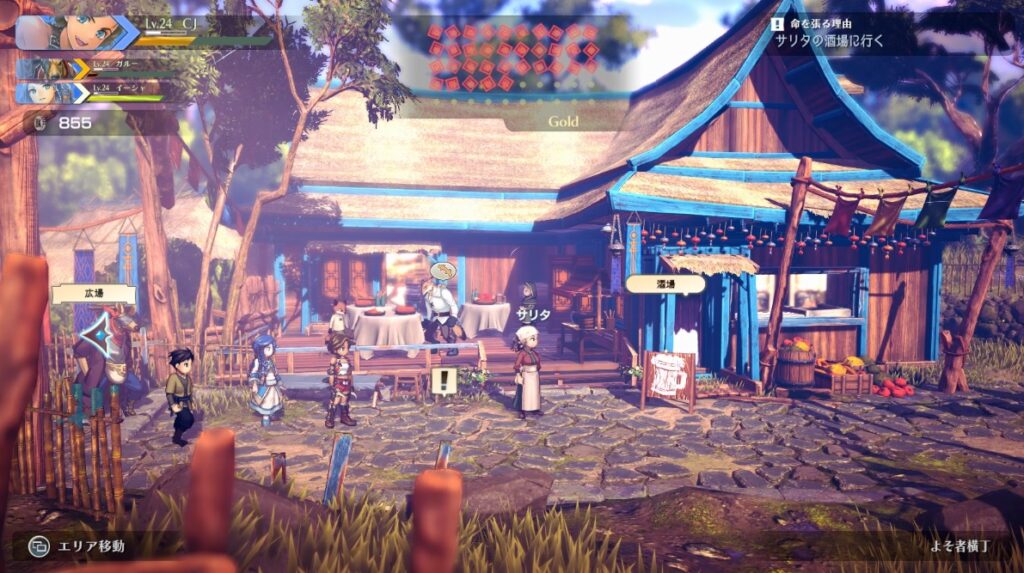
Task: Click the 酒場 tavern entrance label
Action: pyautogui.click(x=665, y=284)
